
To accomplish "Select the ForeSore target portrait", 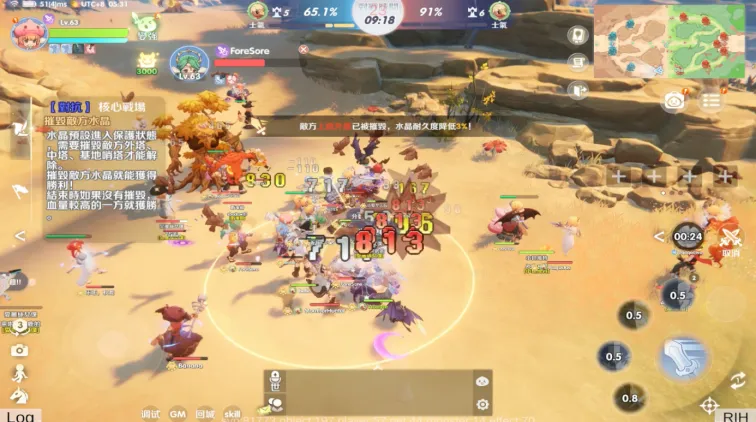I will pos(188,62).
